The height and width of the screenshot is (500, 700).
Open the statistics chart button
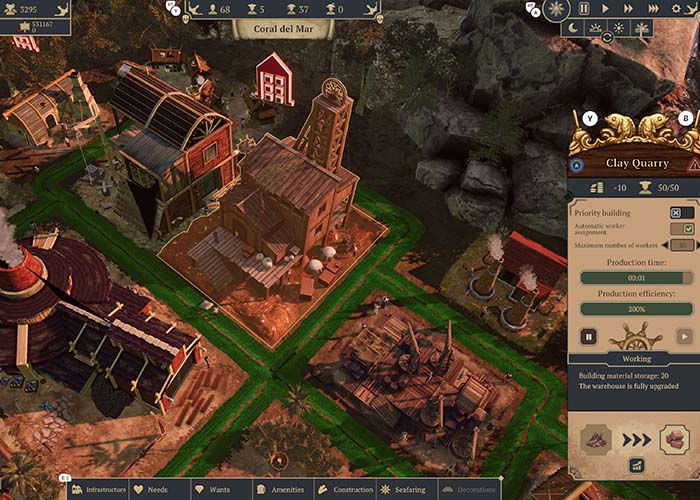[x=635, y=465]
